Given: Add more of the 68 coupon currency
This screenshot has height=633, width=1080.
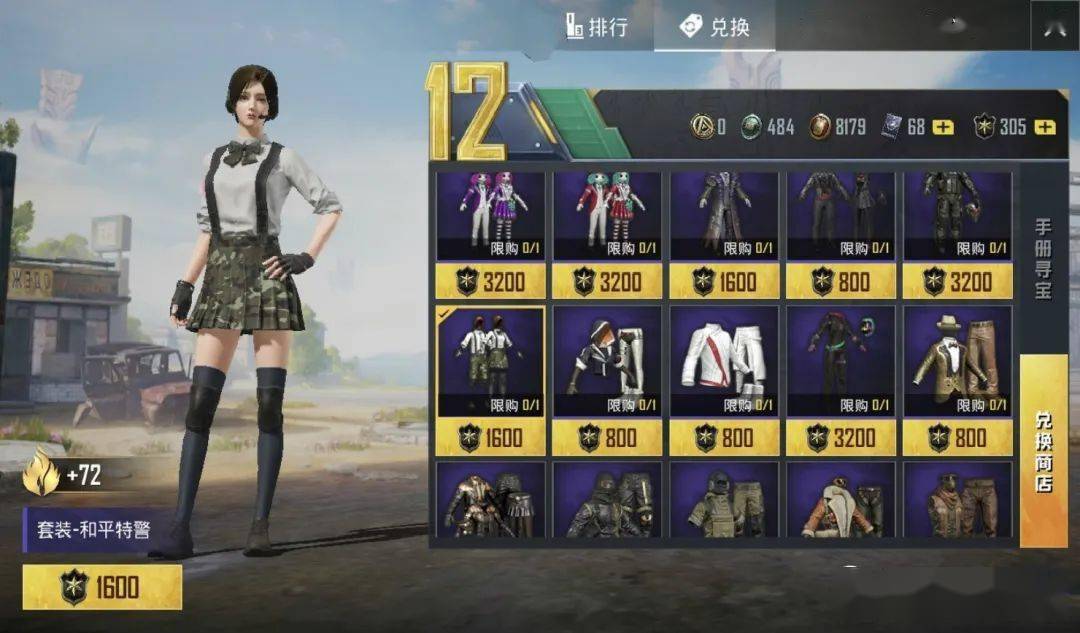Looking at the screenshot, I should pyautogui.click(x=943, y=127).
